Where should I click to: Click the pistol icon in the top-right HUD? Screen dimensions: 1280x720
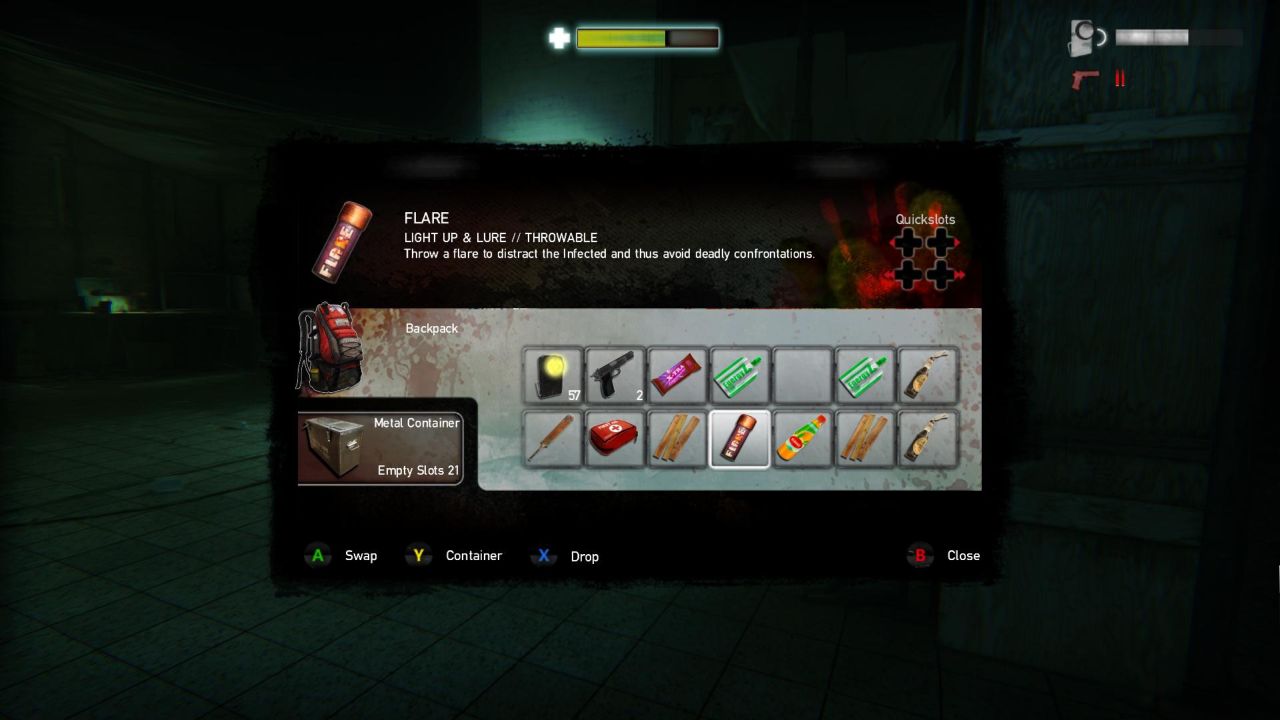tap(1085, 80)
